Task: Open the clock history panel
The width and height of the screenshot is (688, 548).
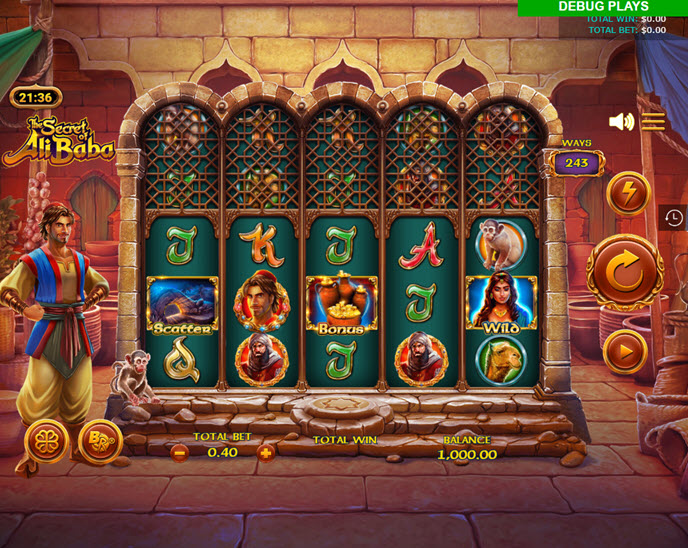Action: point(673,218)
